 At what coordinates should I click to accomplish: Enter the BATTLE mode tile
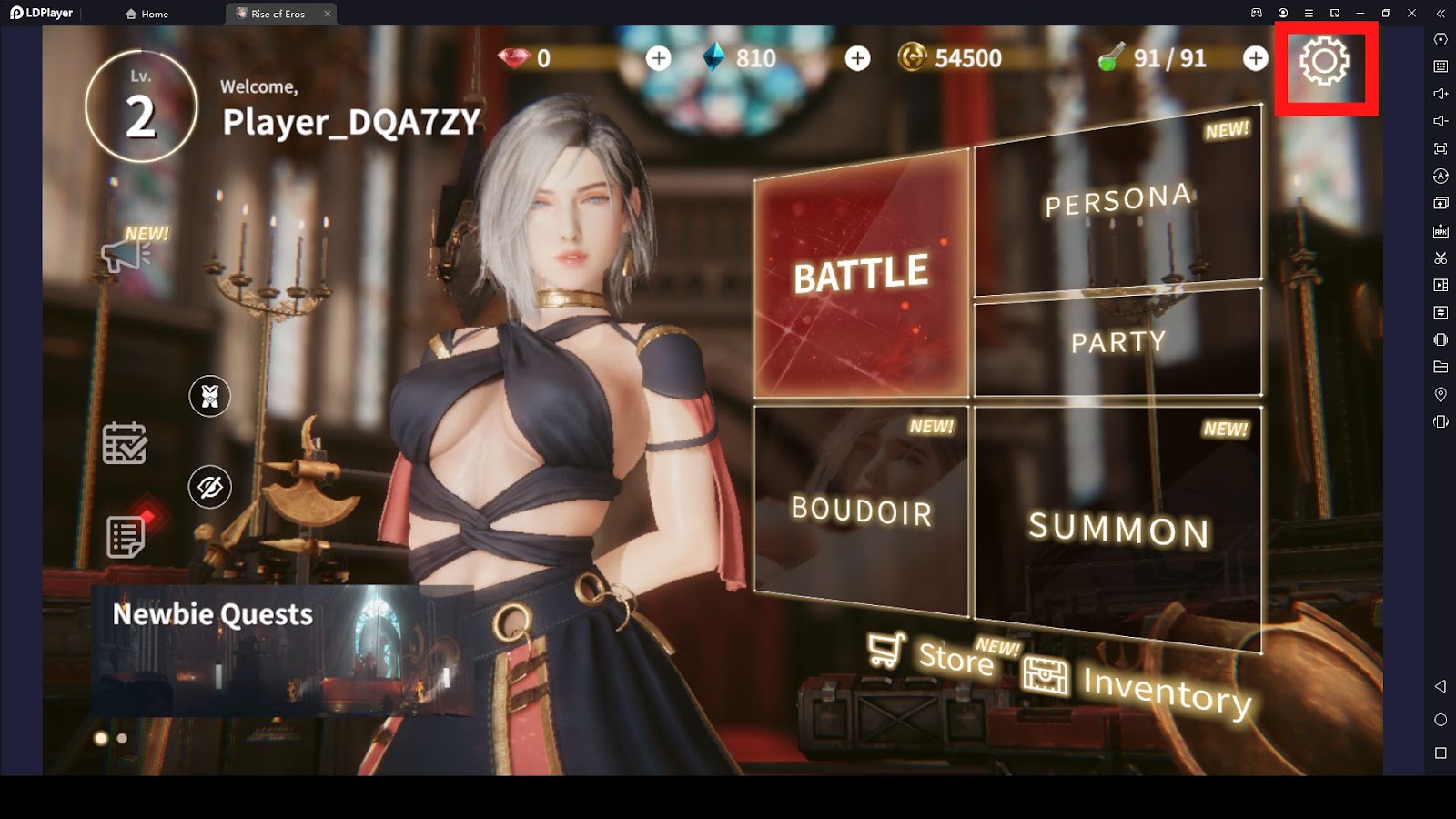tap(861, 274)
